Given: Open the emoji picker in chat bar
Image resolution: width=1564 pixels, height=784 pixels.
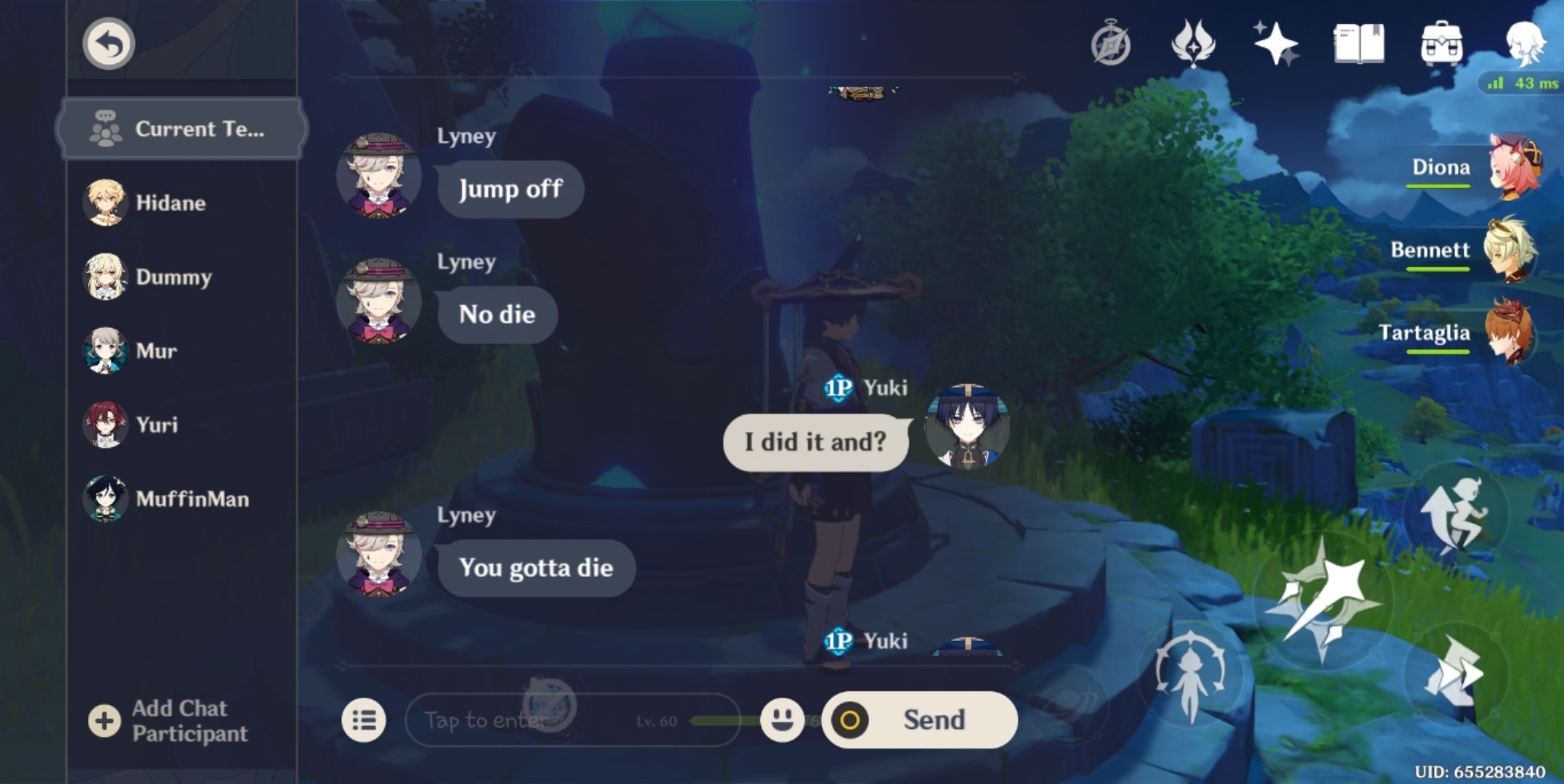Looking at the screenshot, I should (x=782, y=719).
